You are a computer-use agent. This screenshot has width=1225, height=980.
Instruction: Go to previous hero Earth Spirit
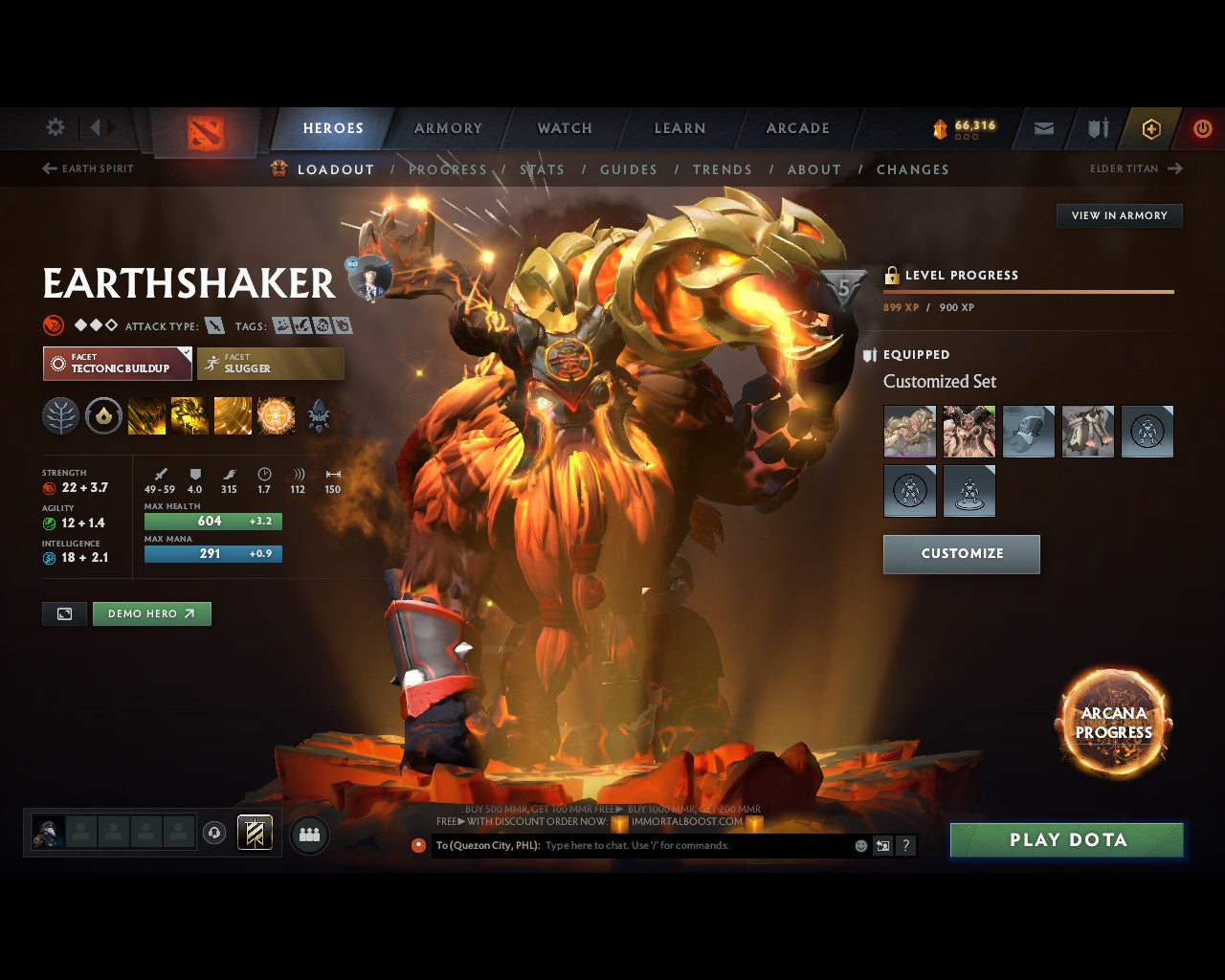tap(88, 168)
